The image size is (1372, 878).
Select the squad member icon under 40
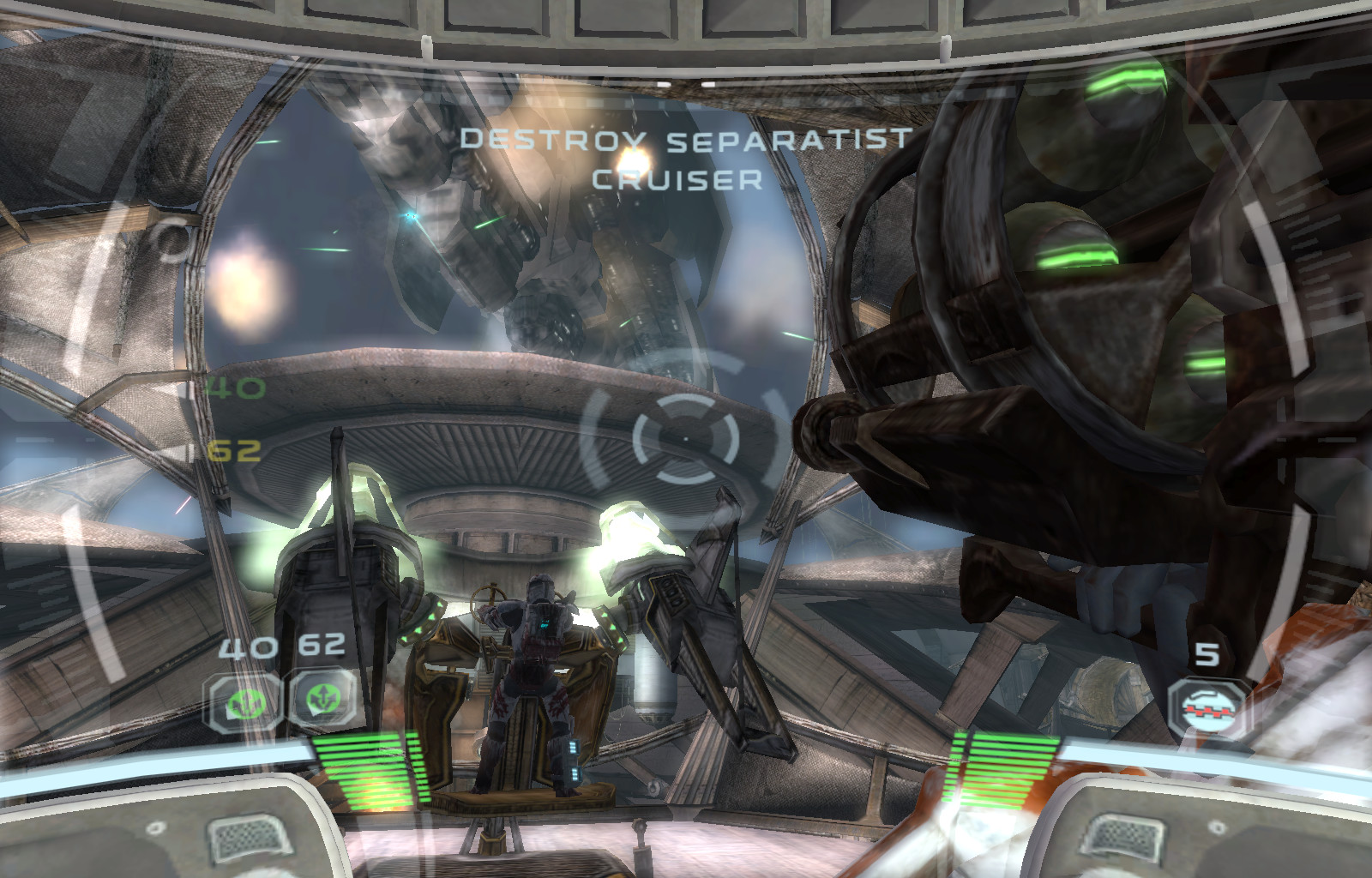tap(243, 701)
